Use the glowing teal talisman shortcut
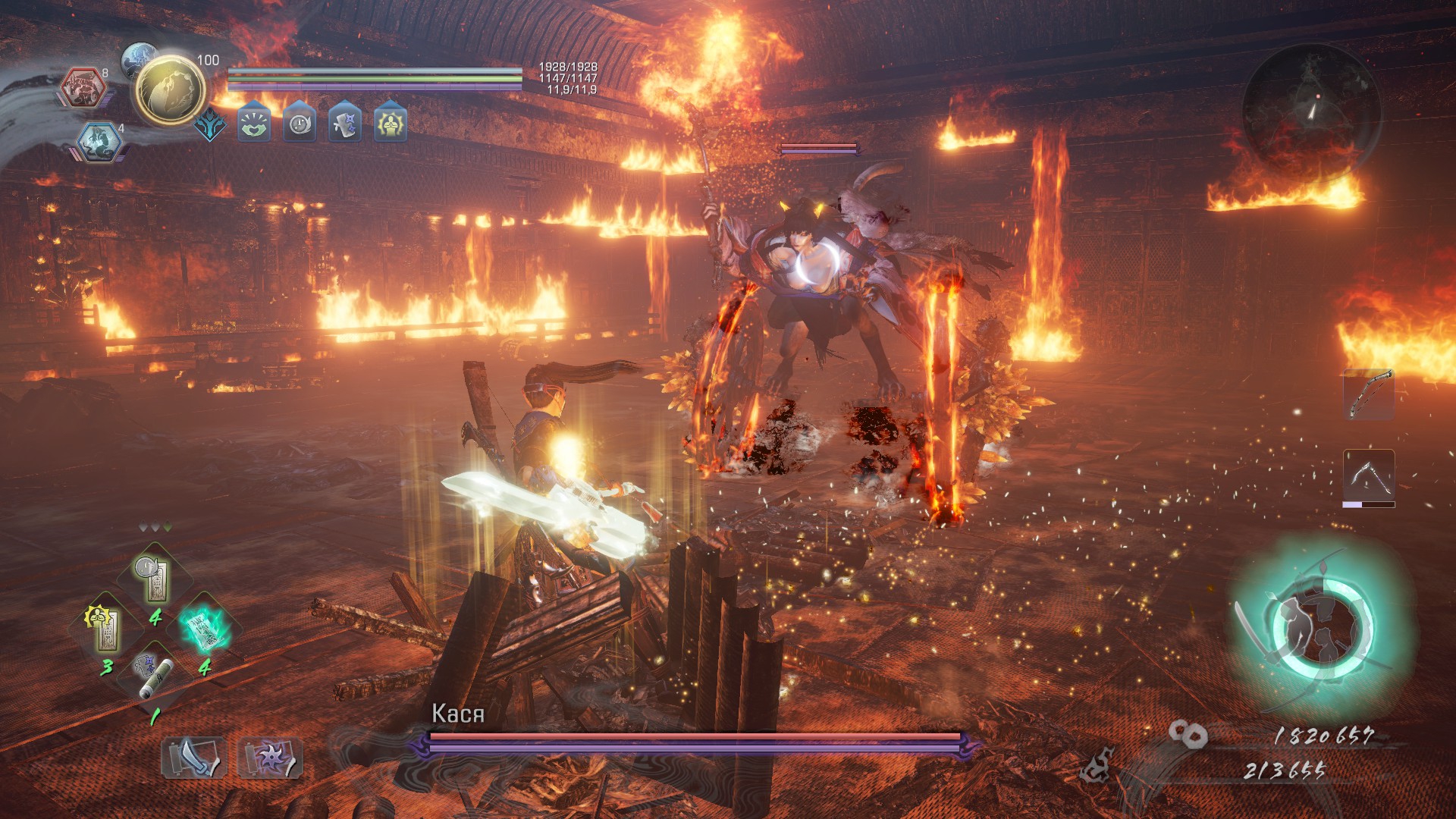This screenshot has height=819, width=1456. (x=205, y=629)
